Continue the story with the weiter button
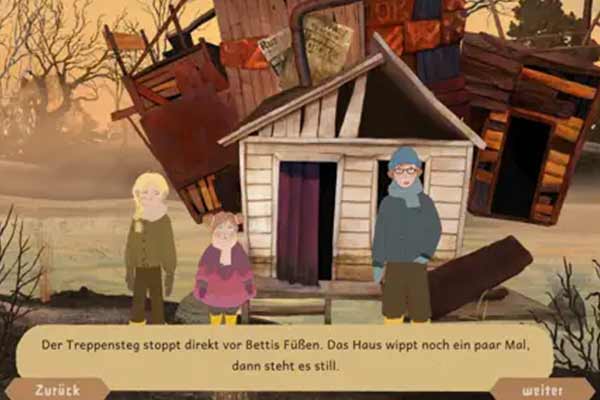This screenshot has height=400, width=600. [x=541, y=388]
